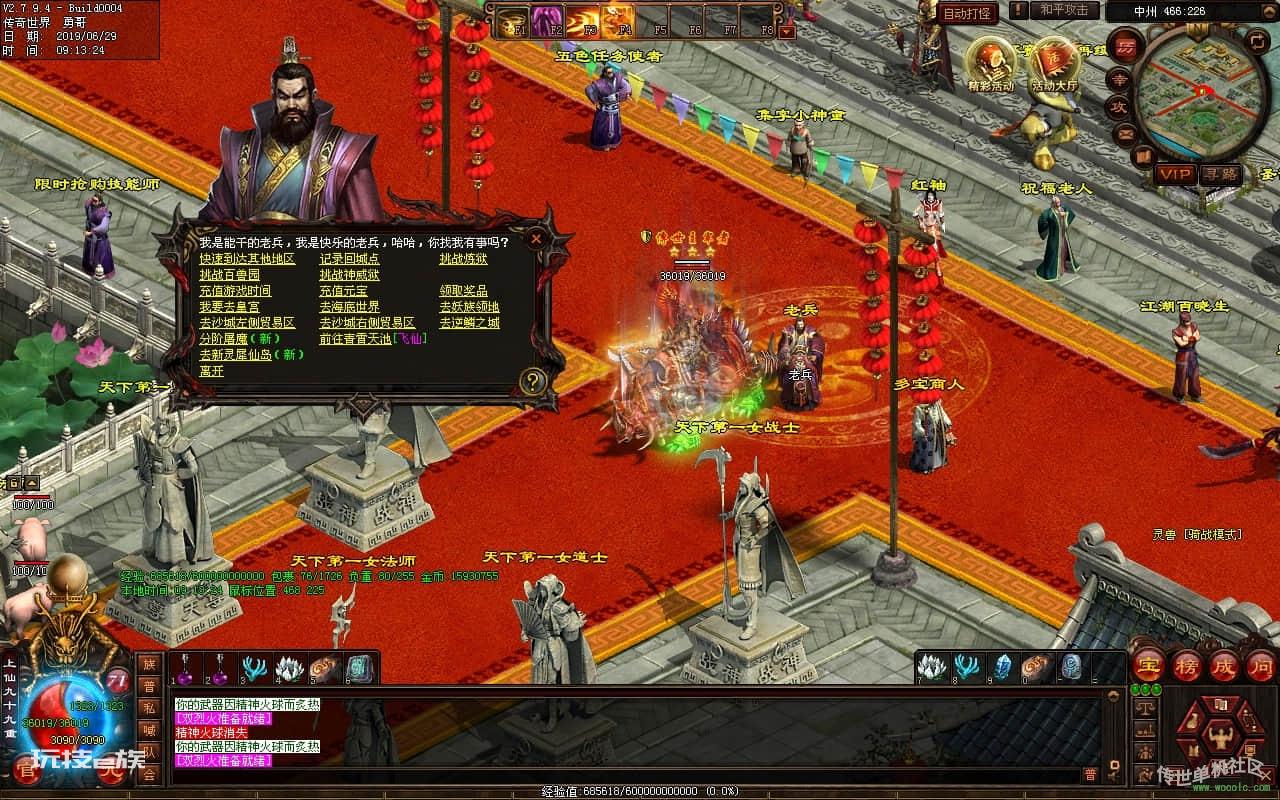
Task: Toggle the 自动打怪 auto-fight button
Action: tap(968, 13)
